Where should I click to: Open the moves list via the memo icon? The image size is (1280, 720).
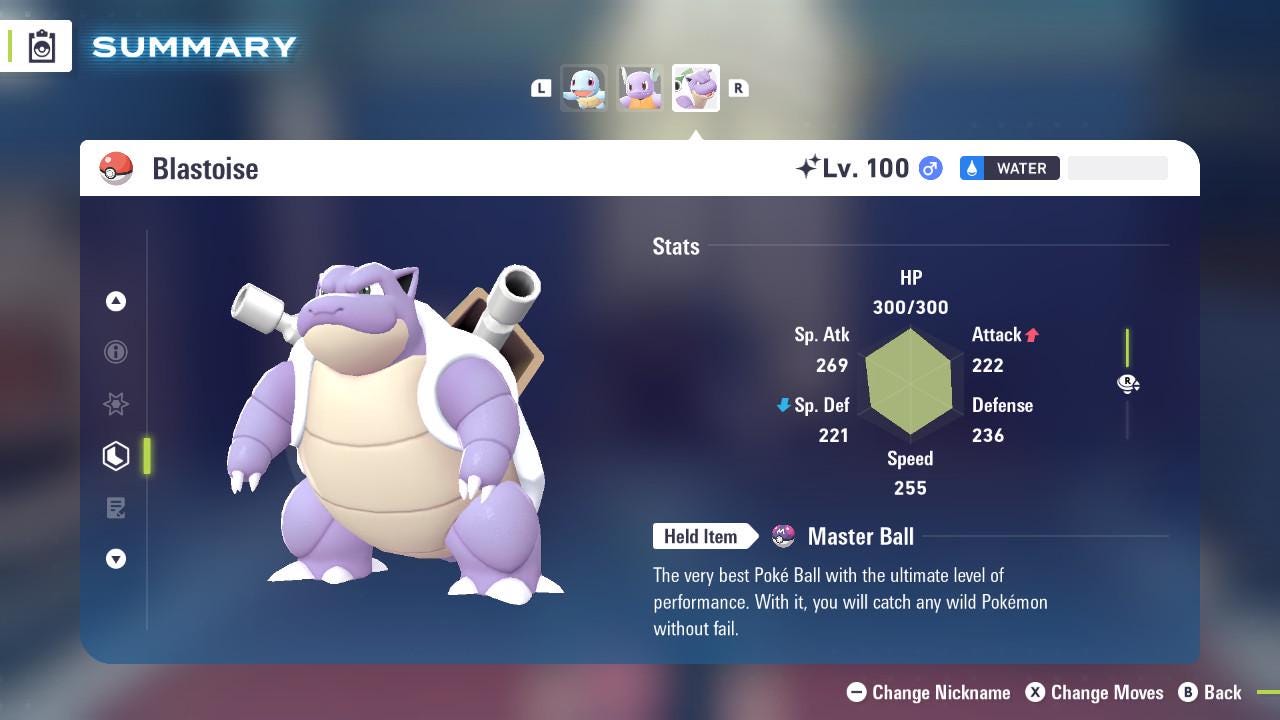[x=116, y=508]
